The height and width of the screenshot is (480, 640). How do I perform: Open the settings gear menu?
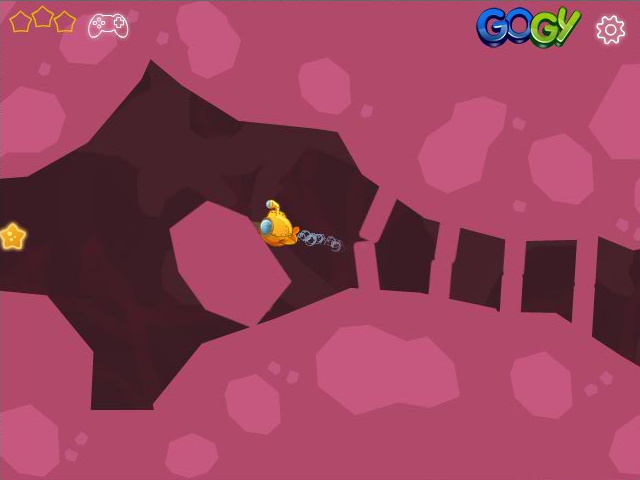coord(610,29)
